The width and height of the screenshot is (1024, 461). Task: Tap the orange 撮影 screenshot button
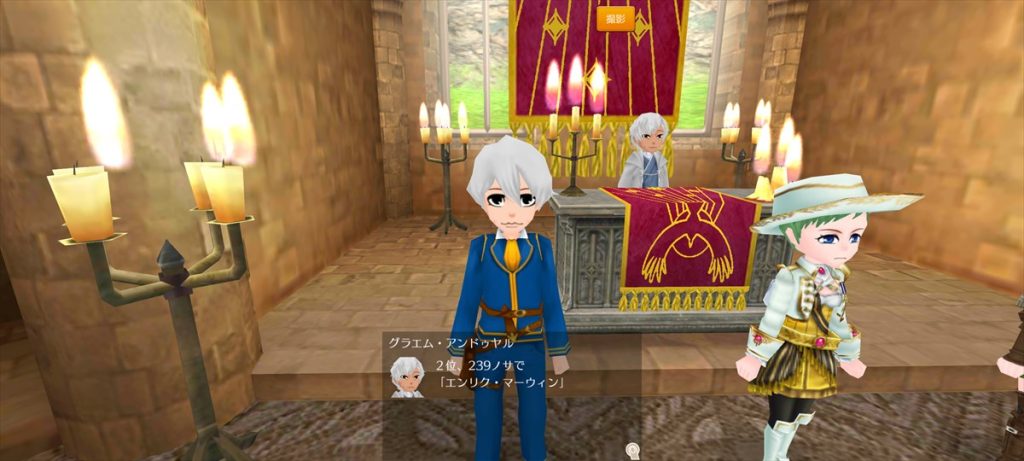615,19
